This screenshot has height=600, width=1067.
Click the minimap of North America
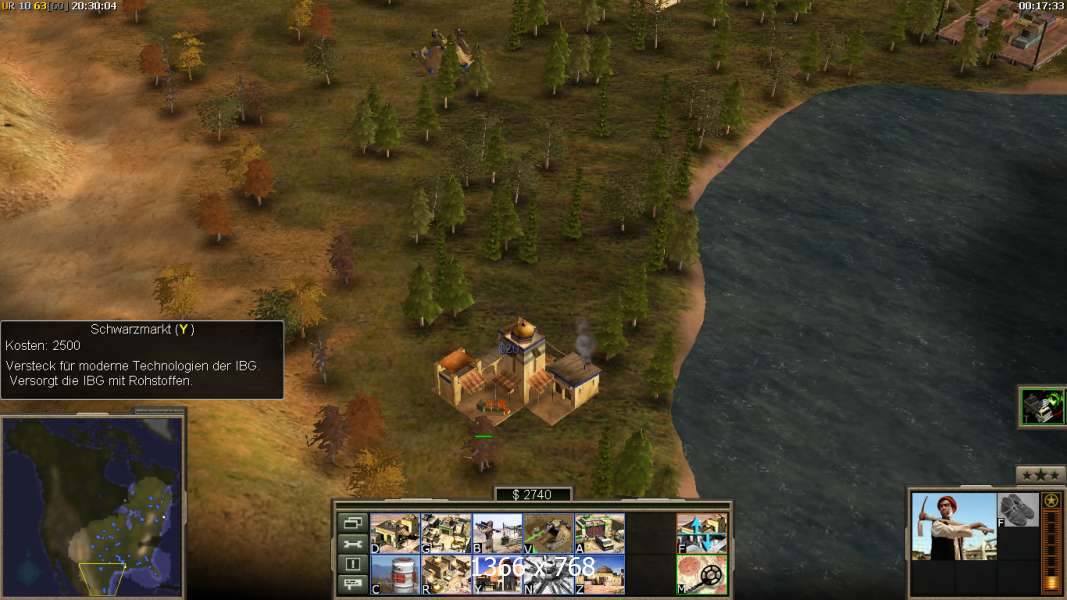point(92,503)
